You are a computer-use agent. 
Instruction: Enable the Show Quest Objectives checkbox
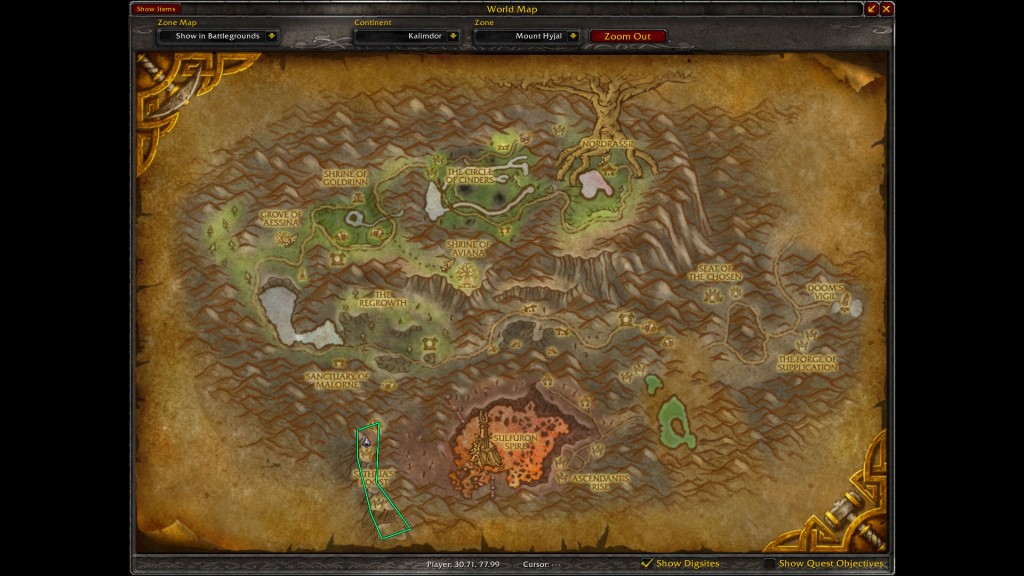(769, 564)
